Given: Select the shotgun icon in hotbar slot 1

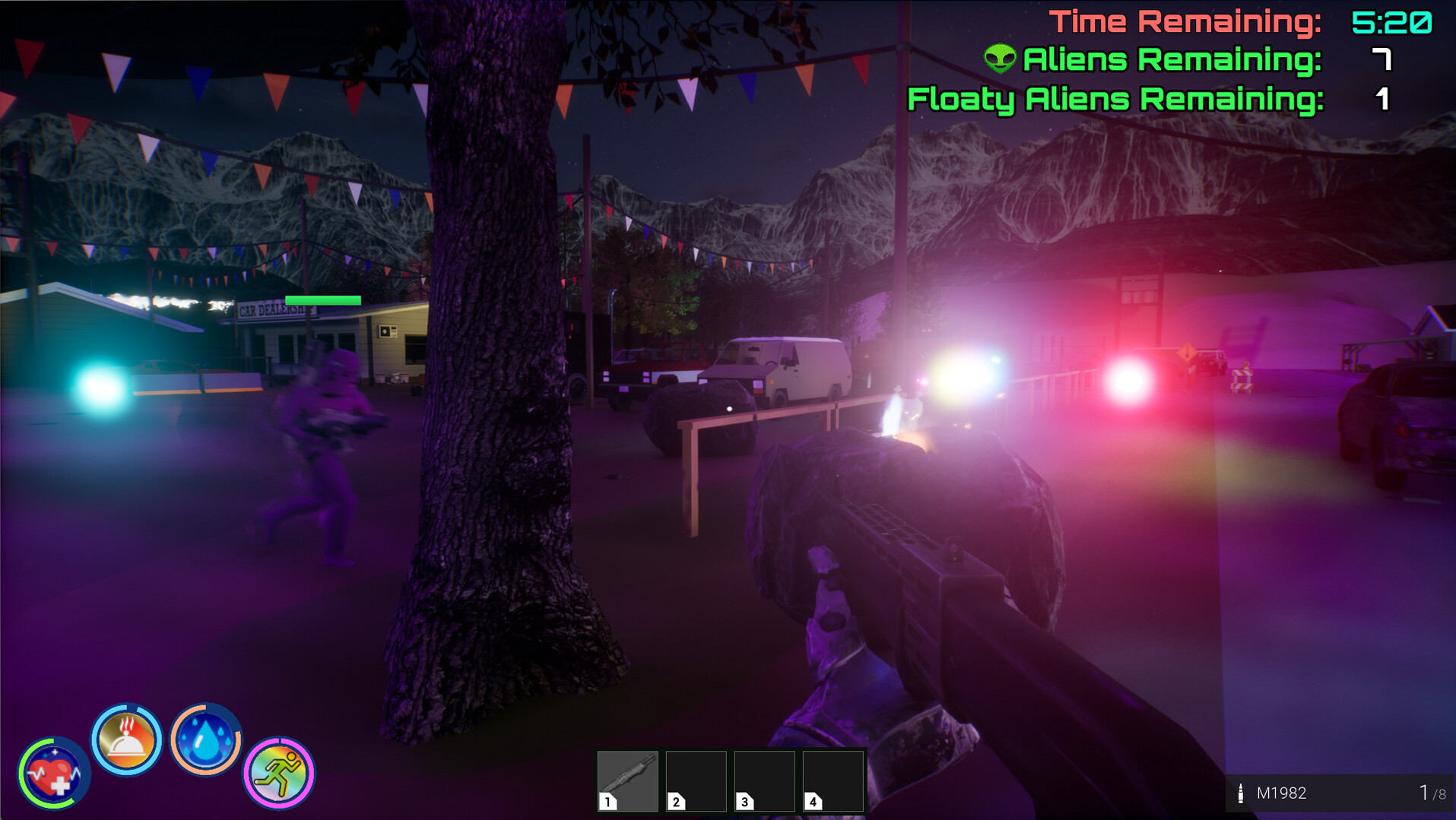Looking at the screenshot, I should (628, 779).
